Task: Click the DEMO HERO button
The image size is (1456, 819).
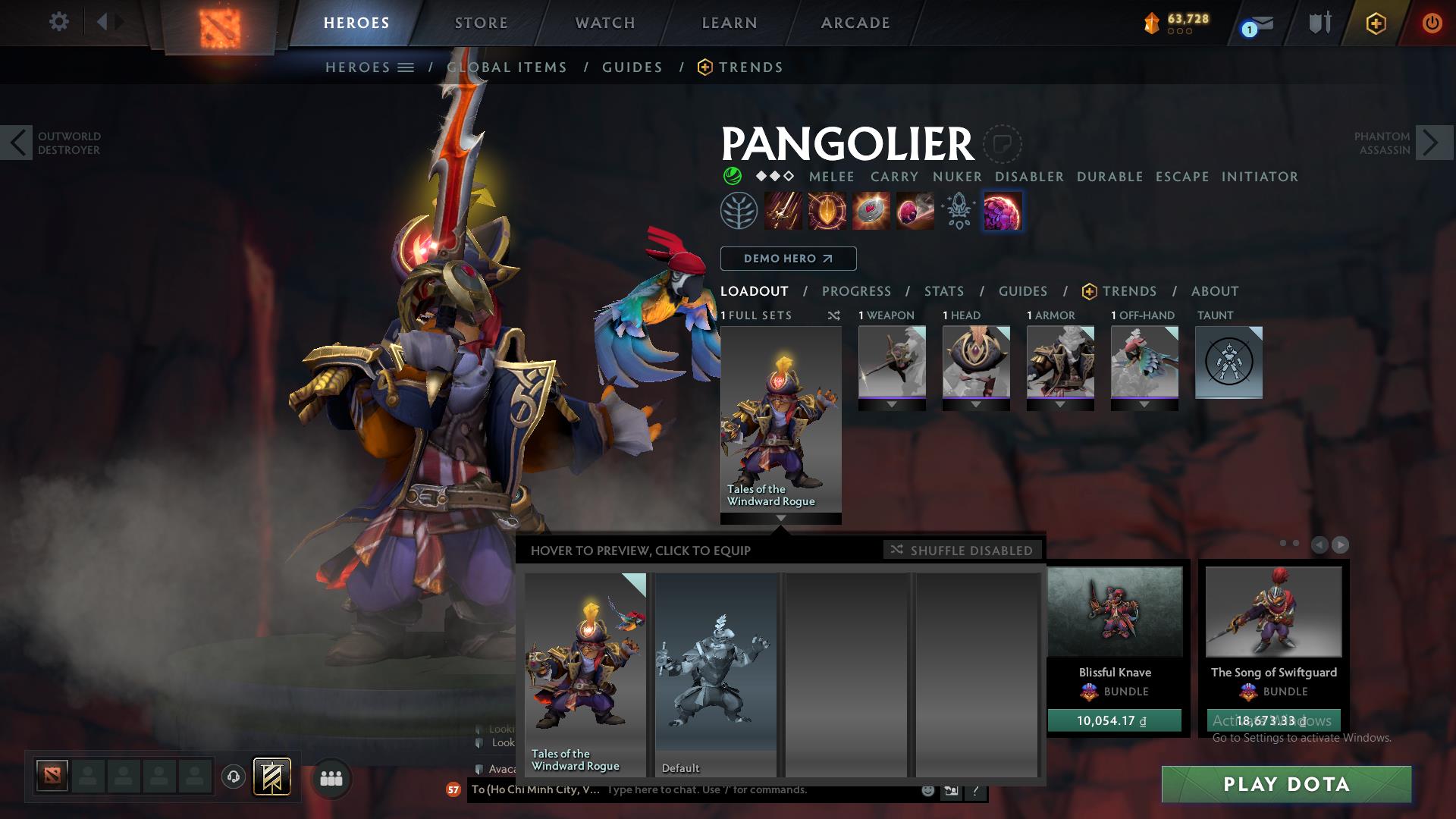Action: (x=788, y=259)
